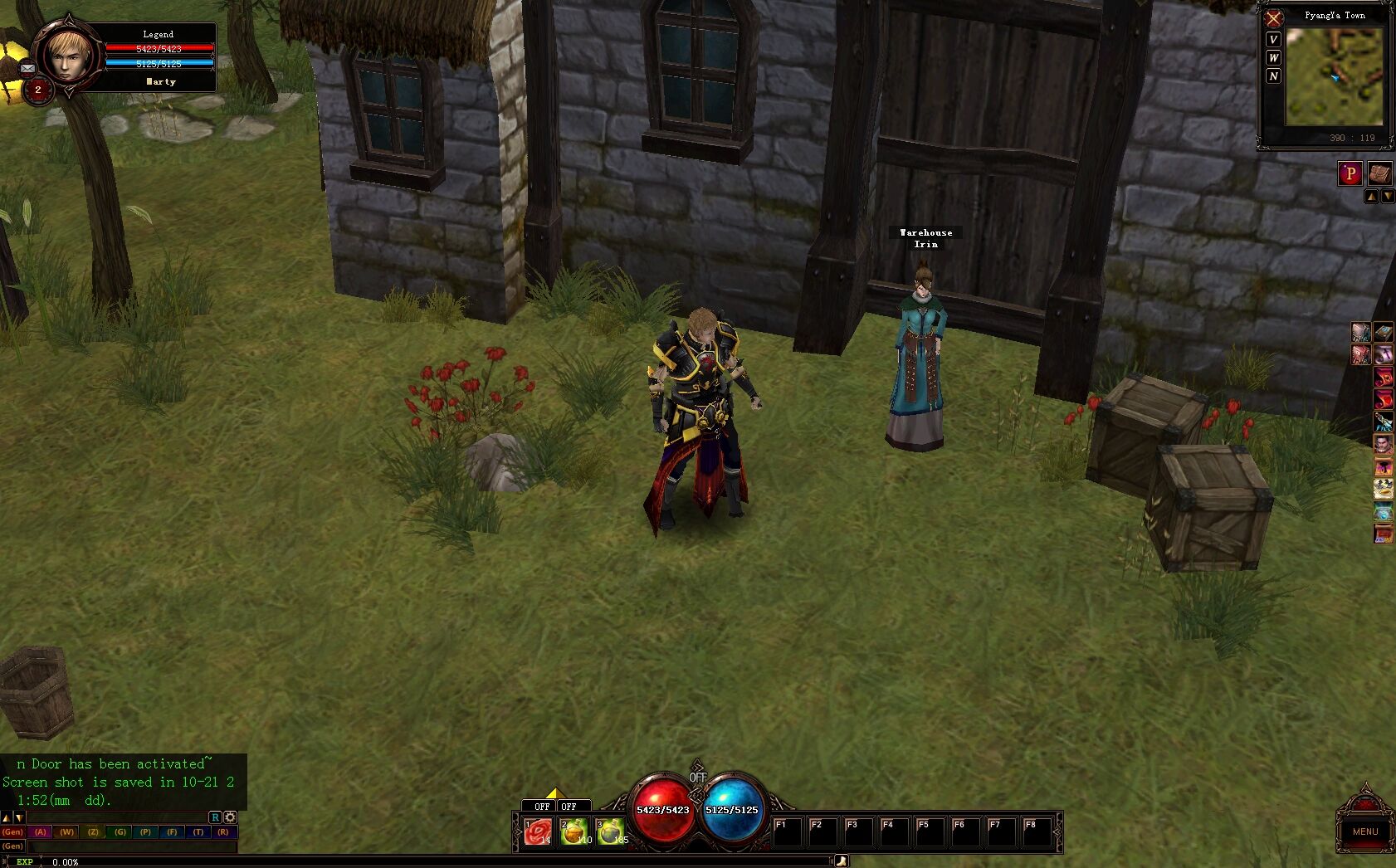
Task: Click on the PyangYa Town minimap
Action: [1334, 76]
